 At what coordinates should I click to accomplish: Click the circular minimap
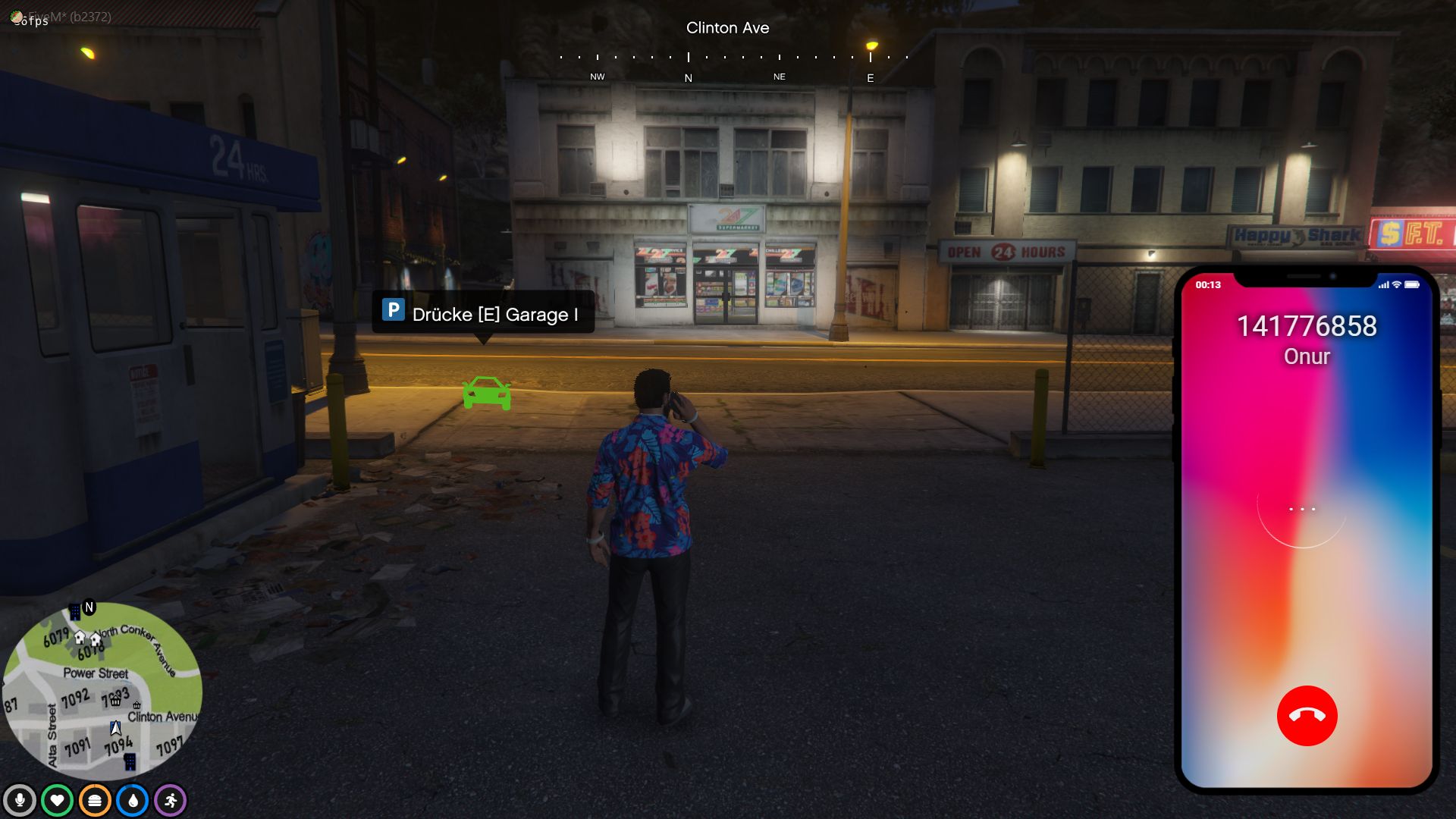click(x=102, y=691)
